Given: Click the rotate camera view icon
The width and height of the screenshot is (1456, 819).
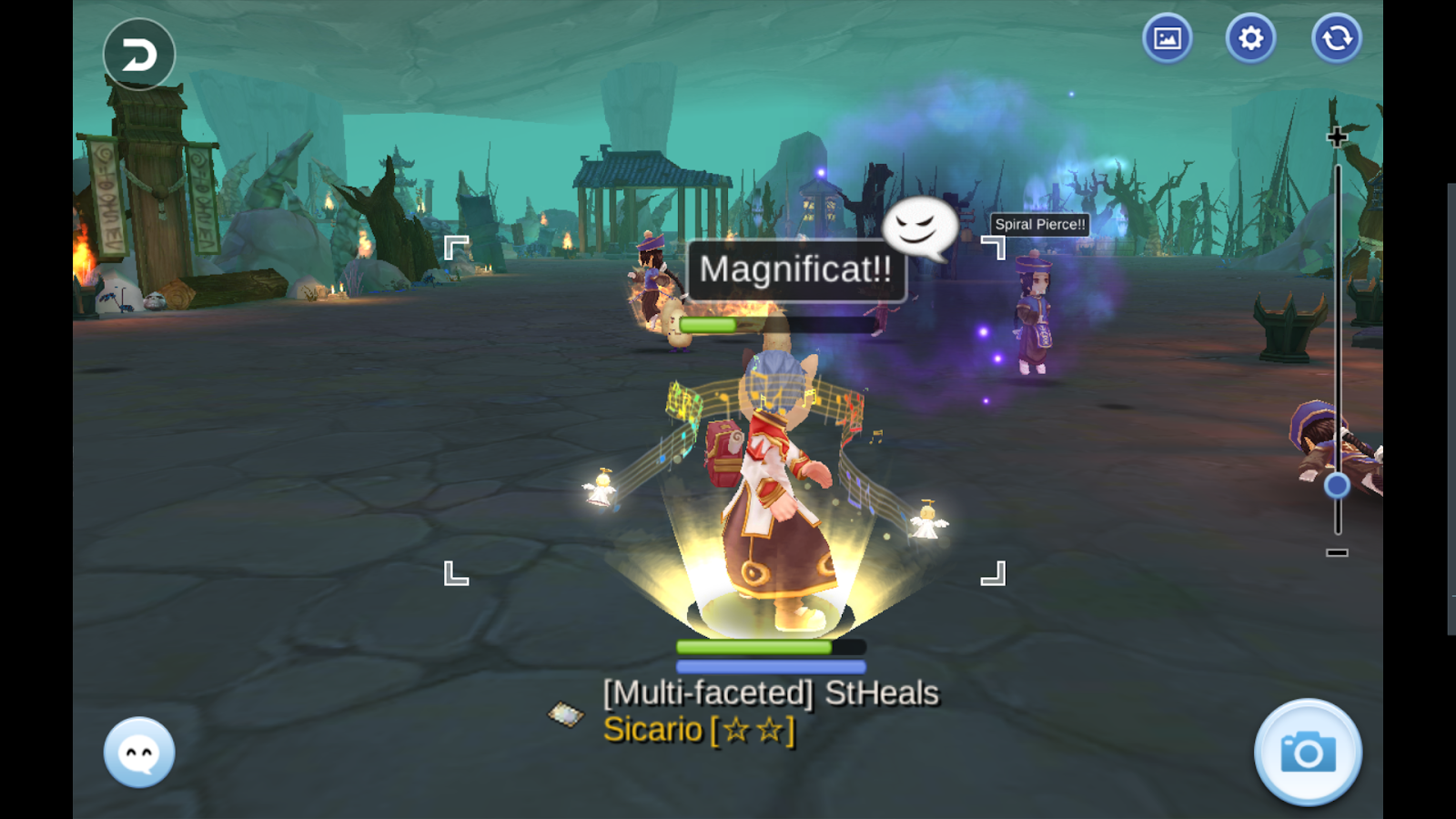Looking at the screenshot, I should (x=1335, y=38).
